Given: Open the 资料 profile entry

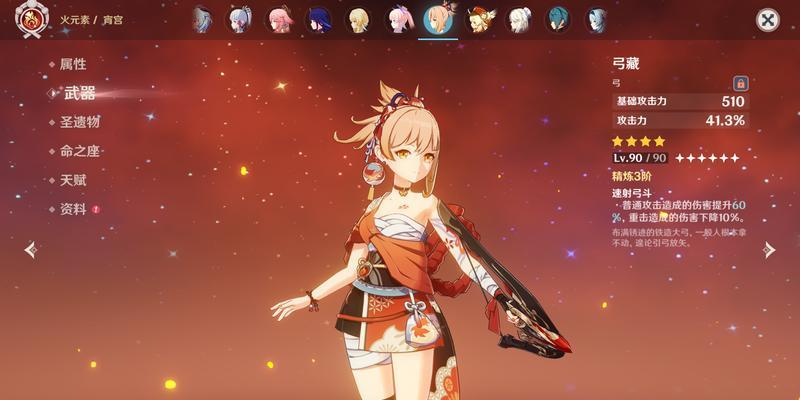Looking at the screenshot, I should [73, 209].
